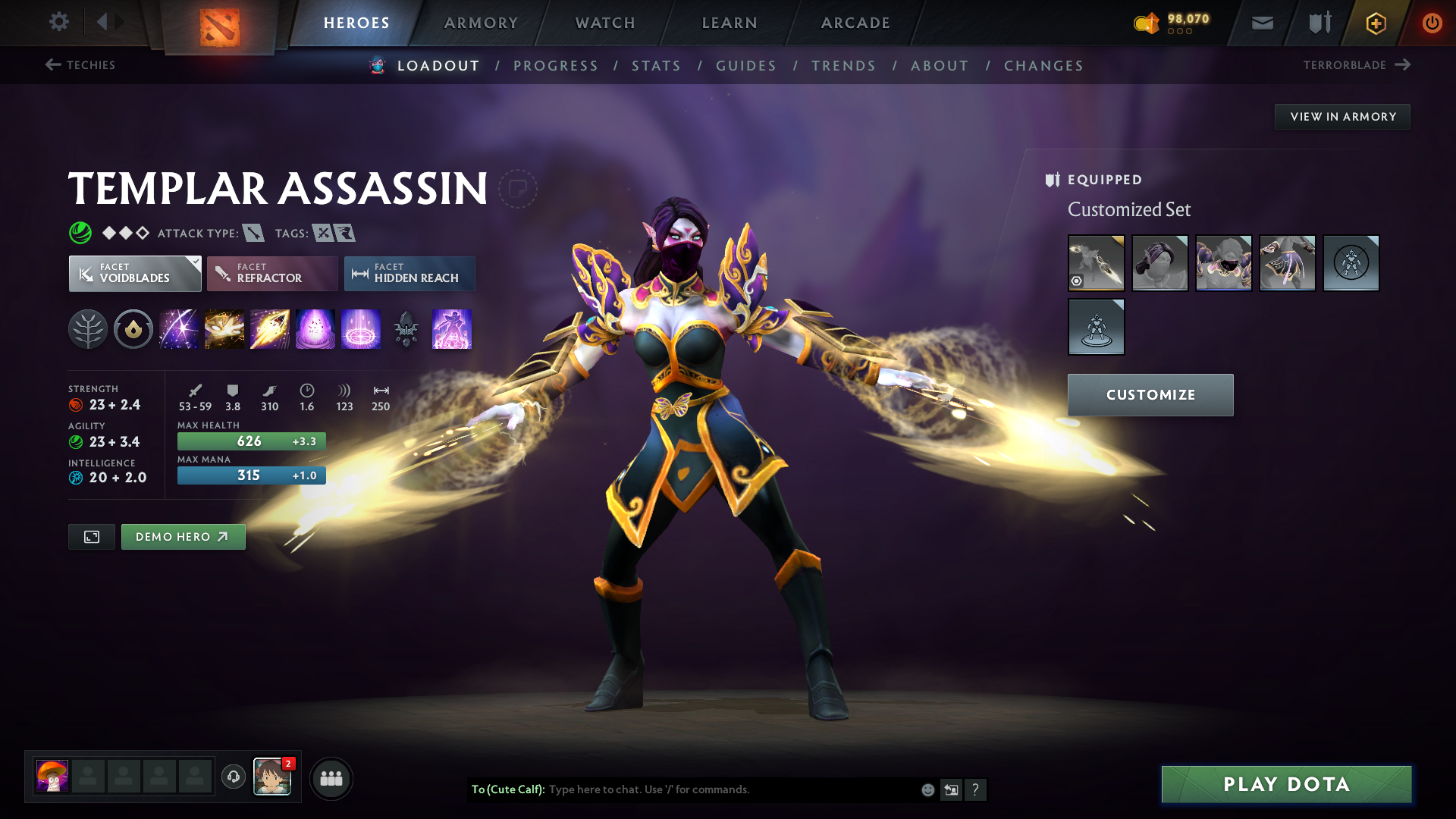Click the gold Dota Plus hexagon icon
The height and width of the screenshot is (819, 1456).
(x=1375, y=23)
